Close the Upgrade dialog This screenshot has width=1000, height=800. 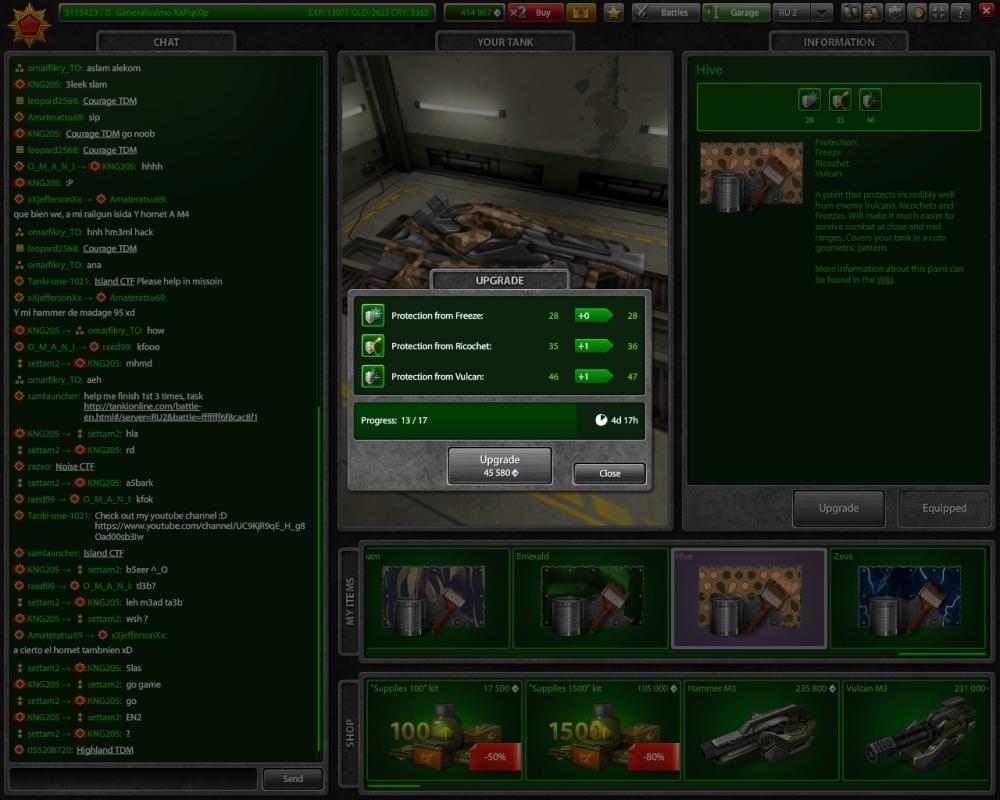[x=609, y=473]
